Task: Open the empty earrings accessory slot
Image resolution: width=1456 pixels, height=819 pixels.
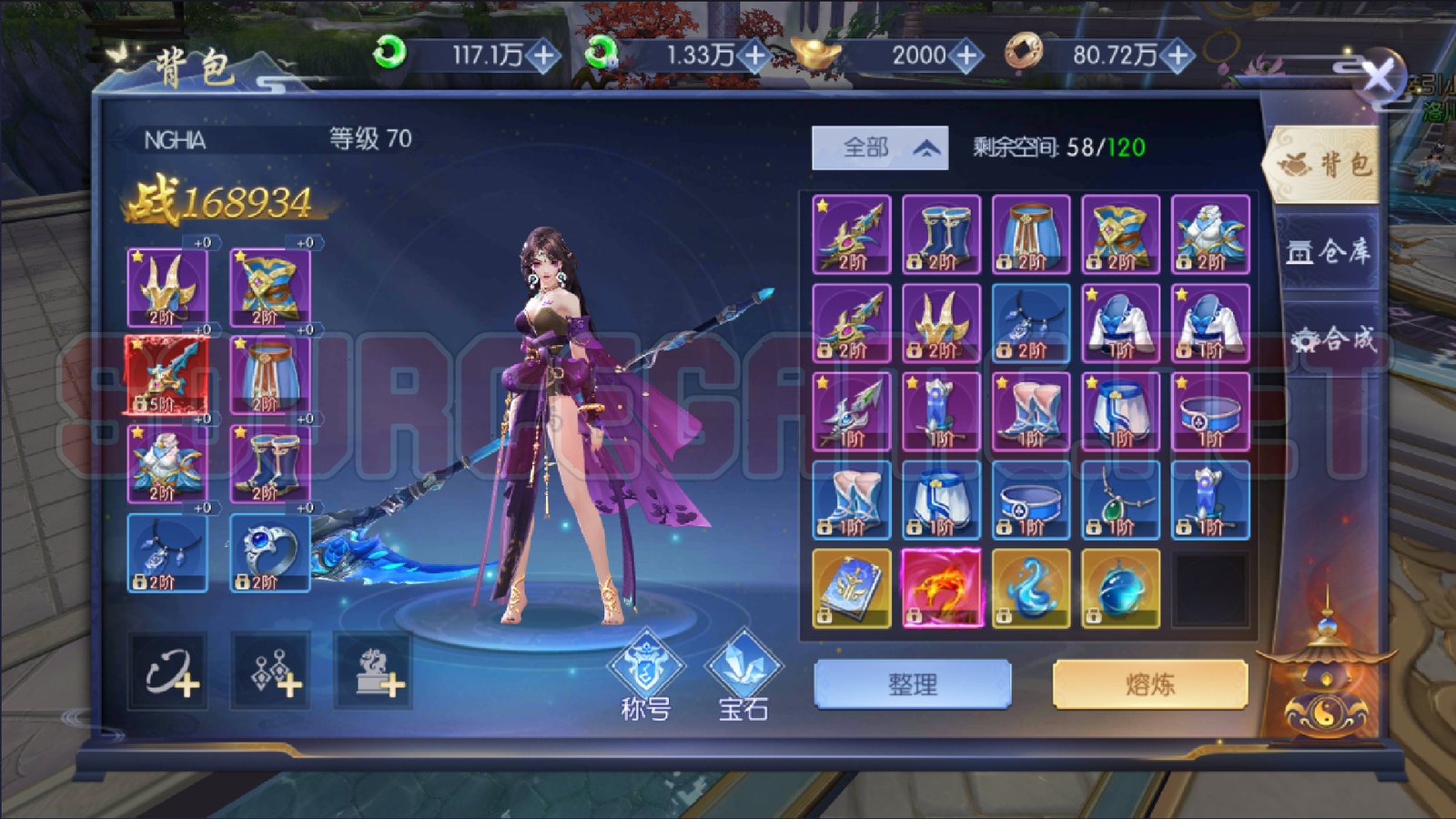Action: coord(270,672)
